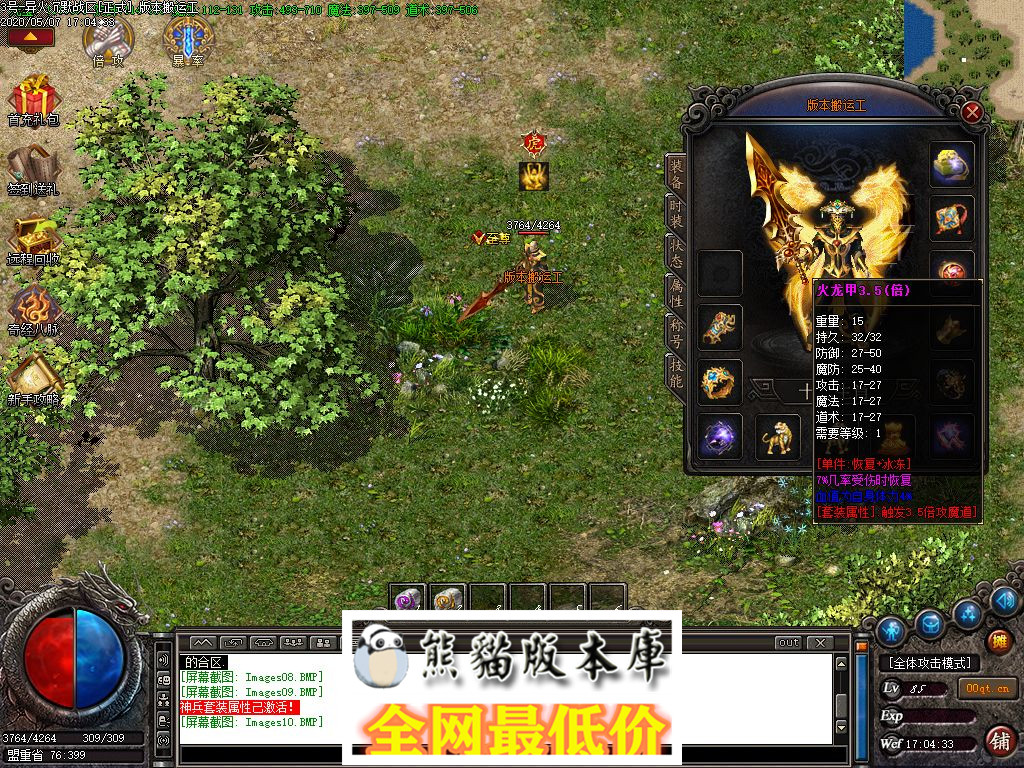Open the 首充礼包 gift box
This screenshot has width=1024, height=768.
(33, 102)
